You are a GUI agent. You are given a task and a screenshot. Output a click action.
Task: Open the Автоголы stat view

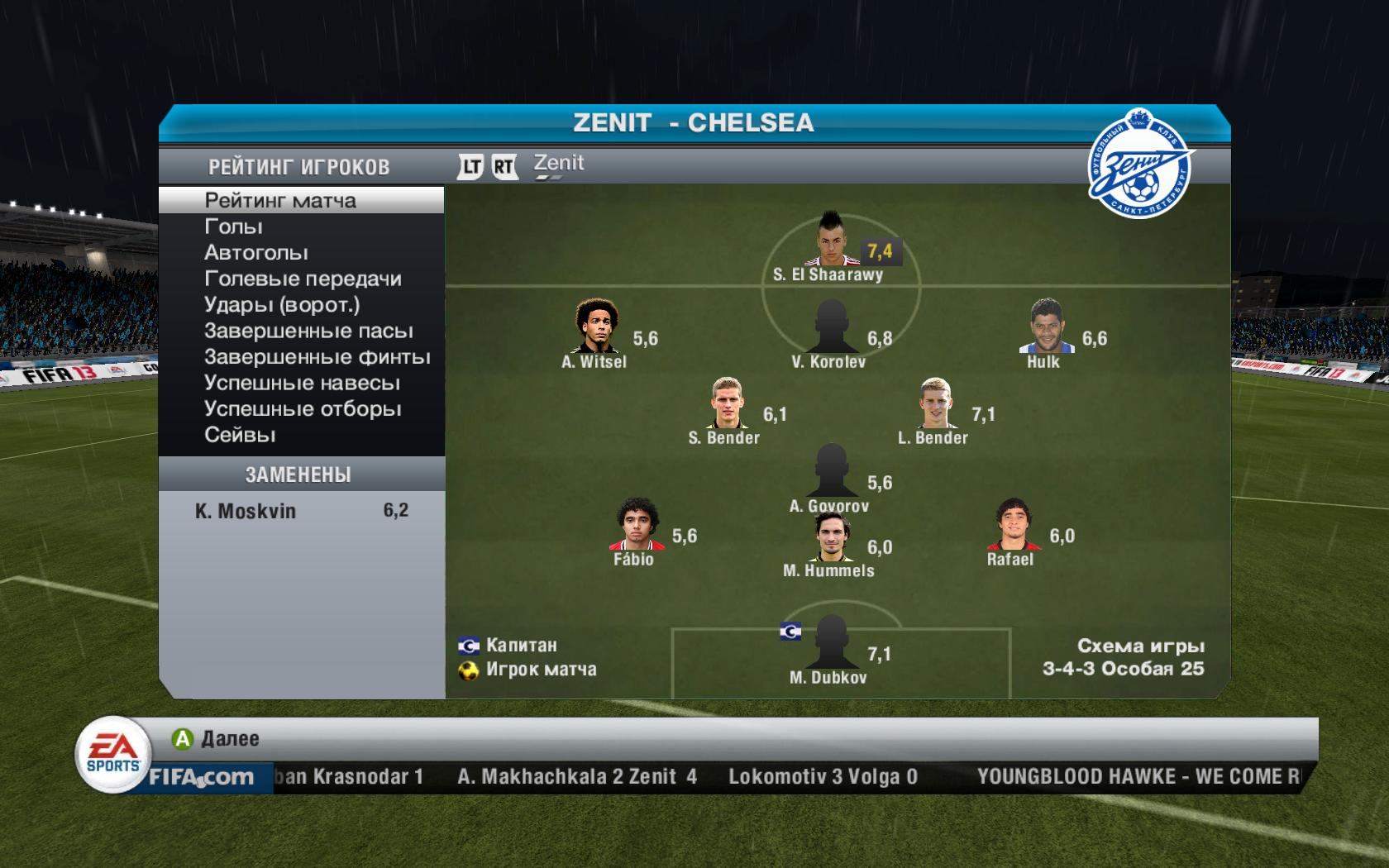255,253
